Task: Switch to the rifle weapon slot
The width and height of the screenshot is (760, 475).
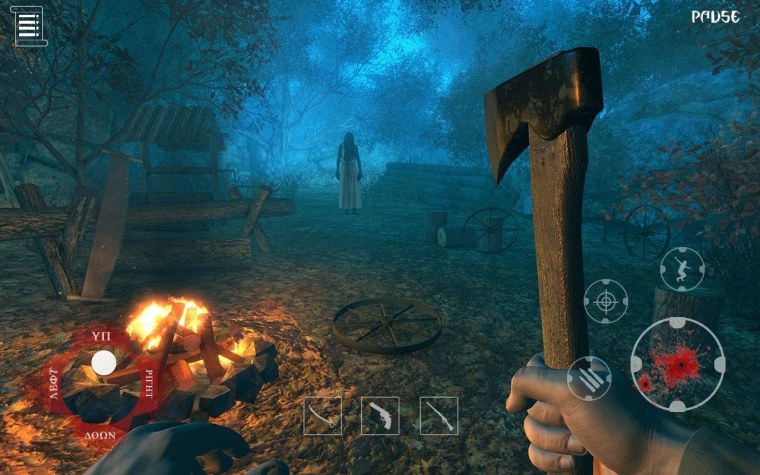Action: coord(438,415)
